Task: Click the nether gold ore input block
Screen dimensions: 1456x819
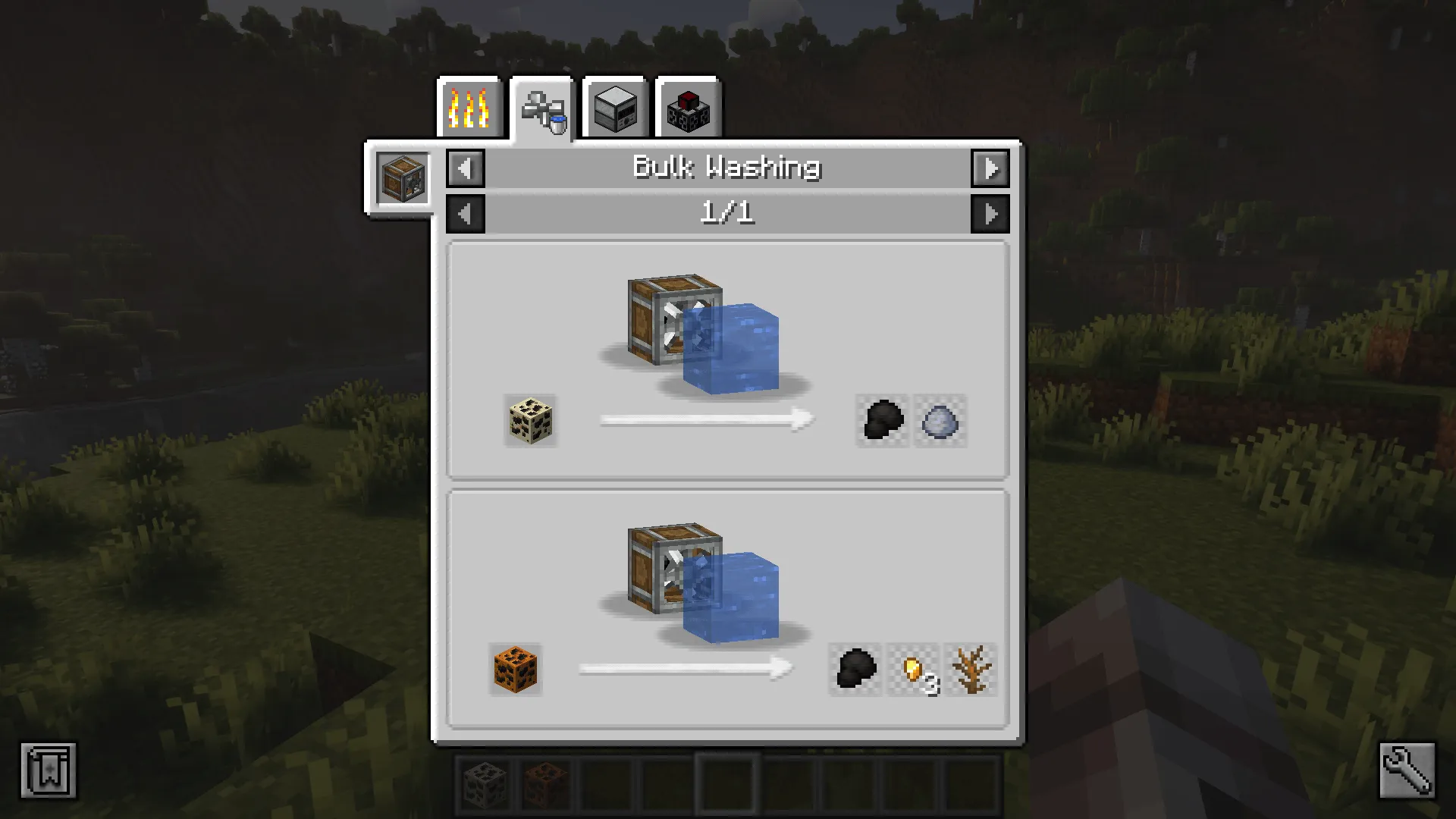Action: (x=514, y=670)
